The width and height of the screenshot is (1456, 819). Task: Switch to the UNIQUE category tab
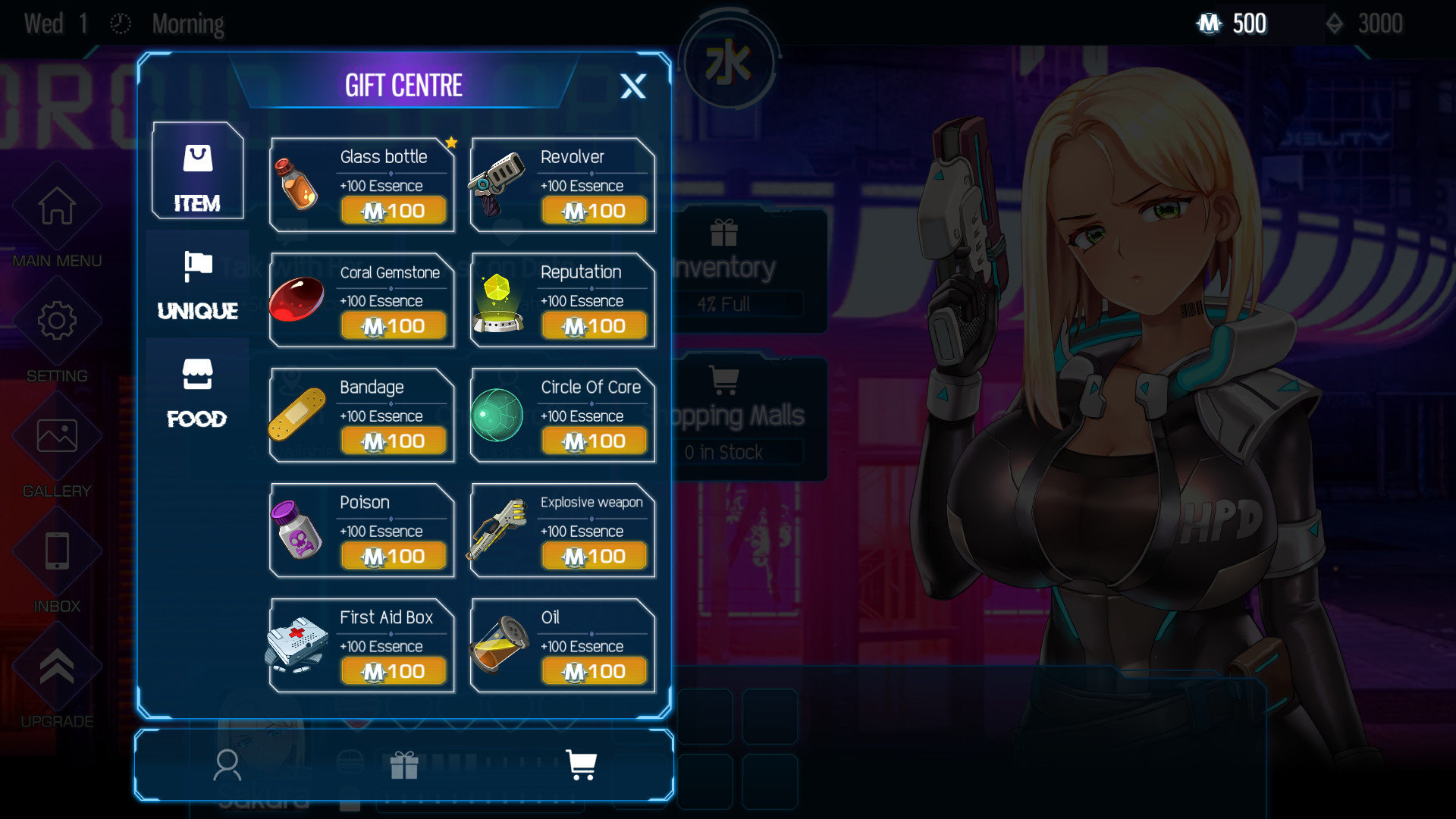pyautogui.click(x=196, y=284)
